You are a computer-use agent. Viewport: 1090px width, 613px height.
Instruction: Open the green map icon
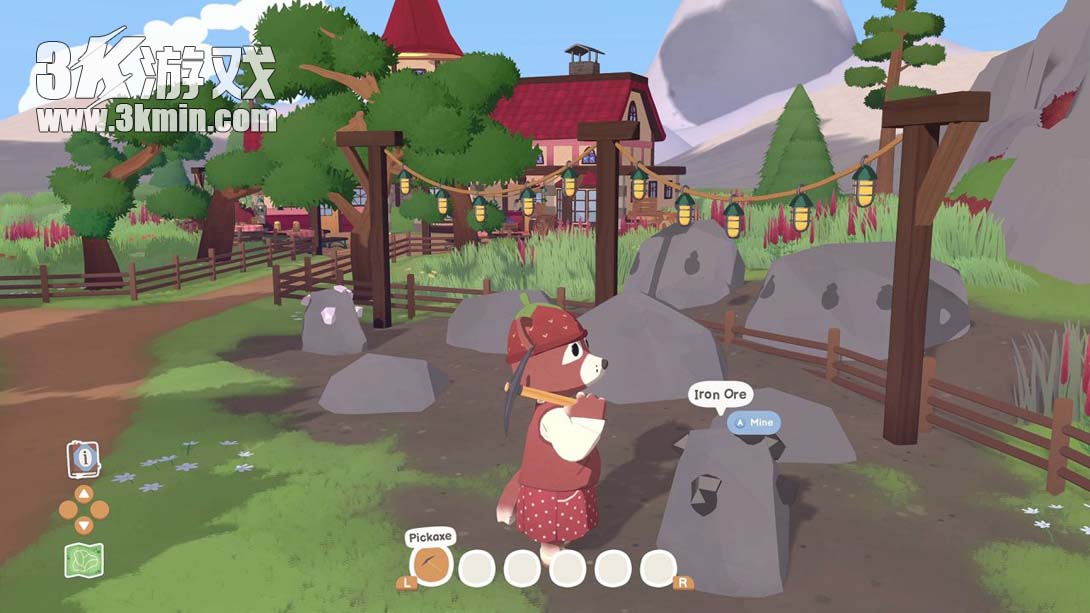[x=84, y=559]
